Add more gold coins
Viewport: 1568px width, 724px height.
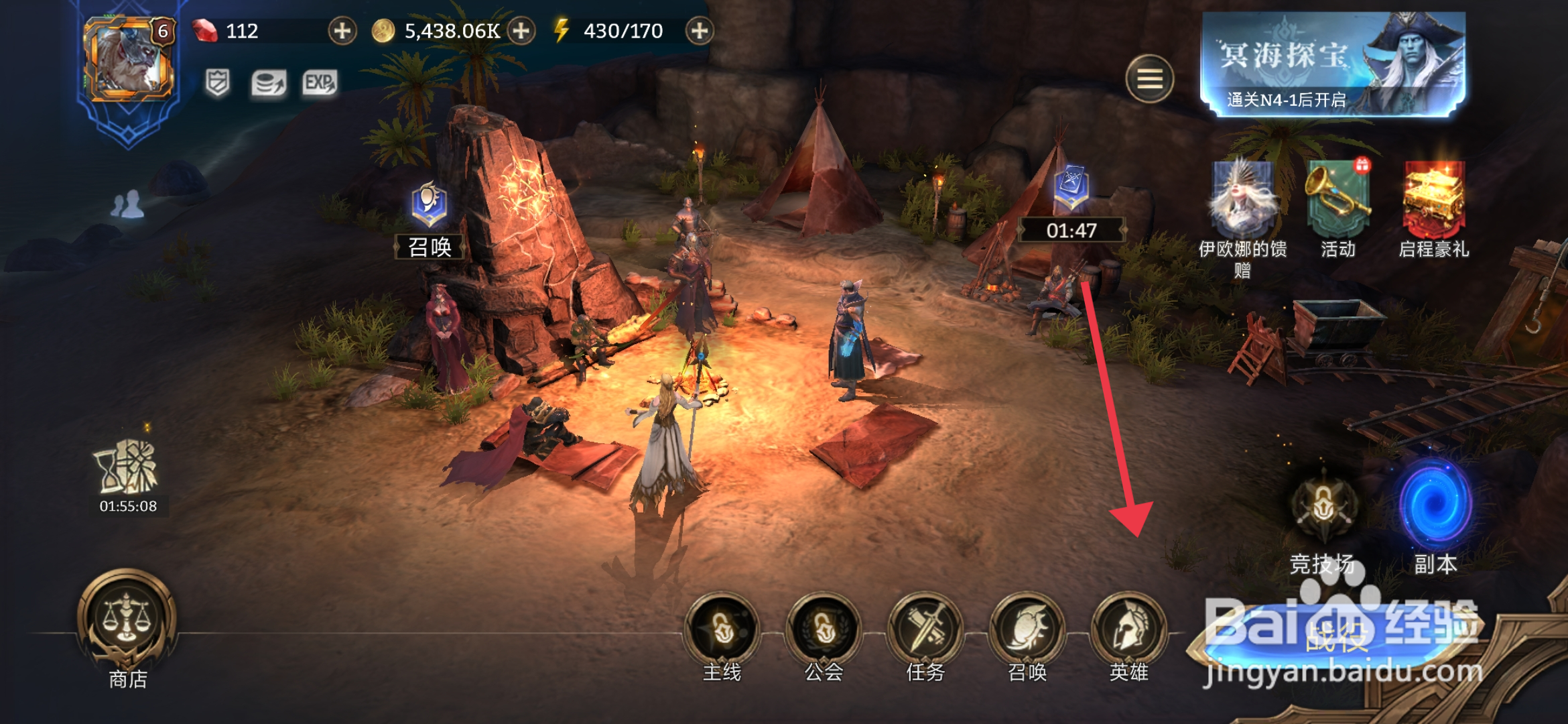pyautogui.click(x=521, y=31)
